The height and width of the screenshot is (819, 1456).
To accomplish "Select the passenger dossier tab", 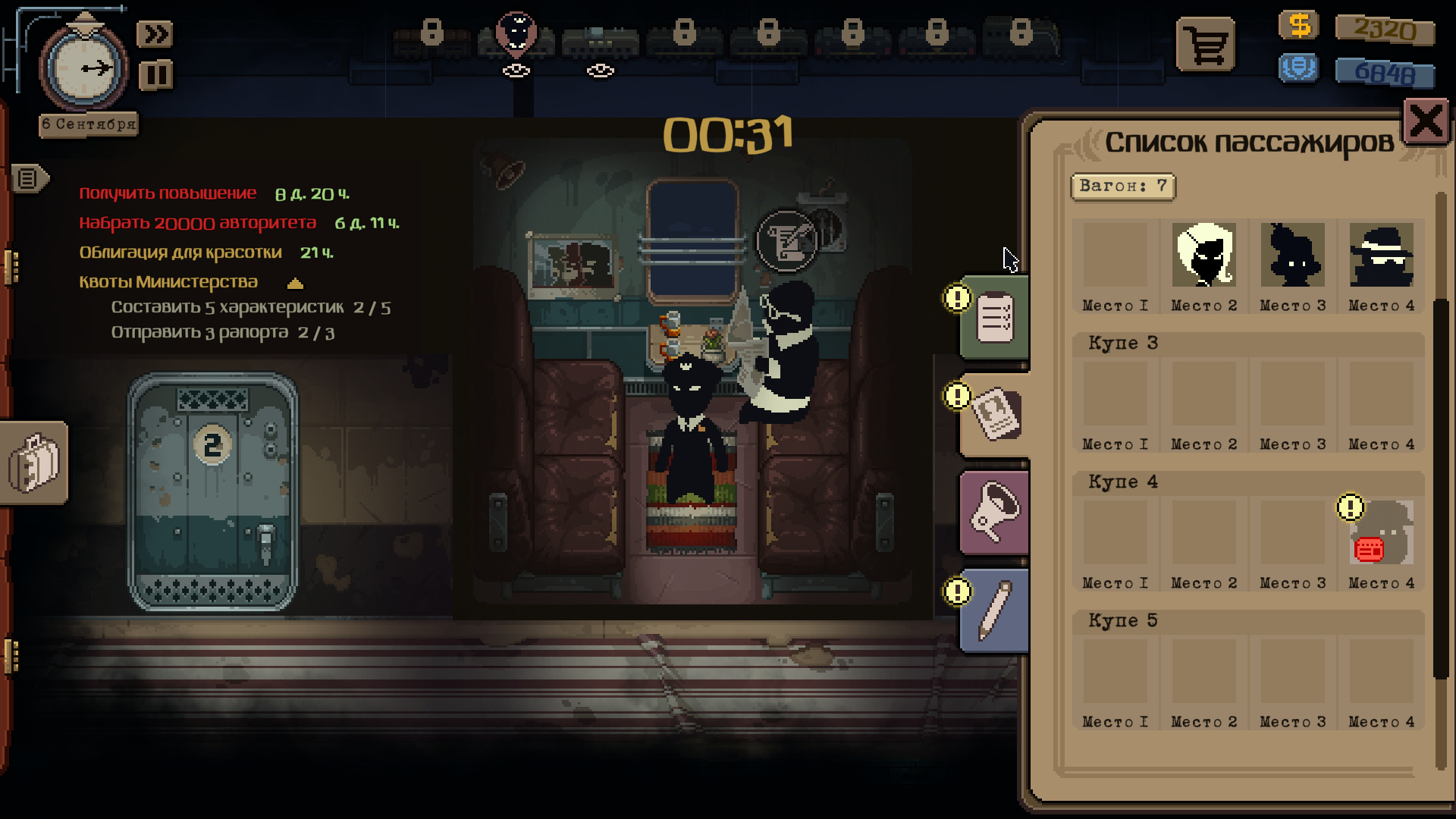I will (x=996, y=415).
